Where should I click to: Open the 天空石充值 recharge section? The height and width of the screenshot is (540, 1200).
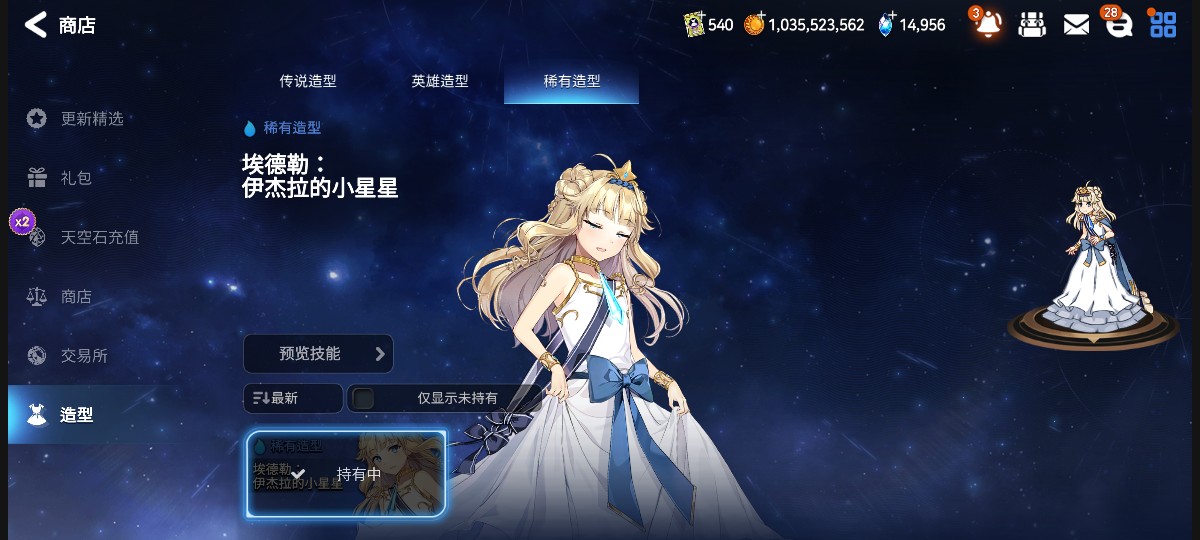[99, 237]
